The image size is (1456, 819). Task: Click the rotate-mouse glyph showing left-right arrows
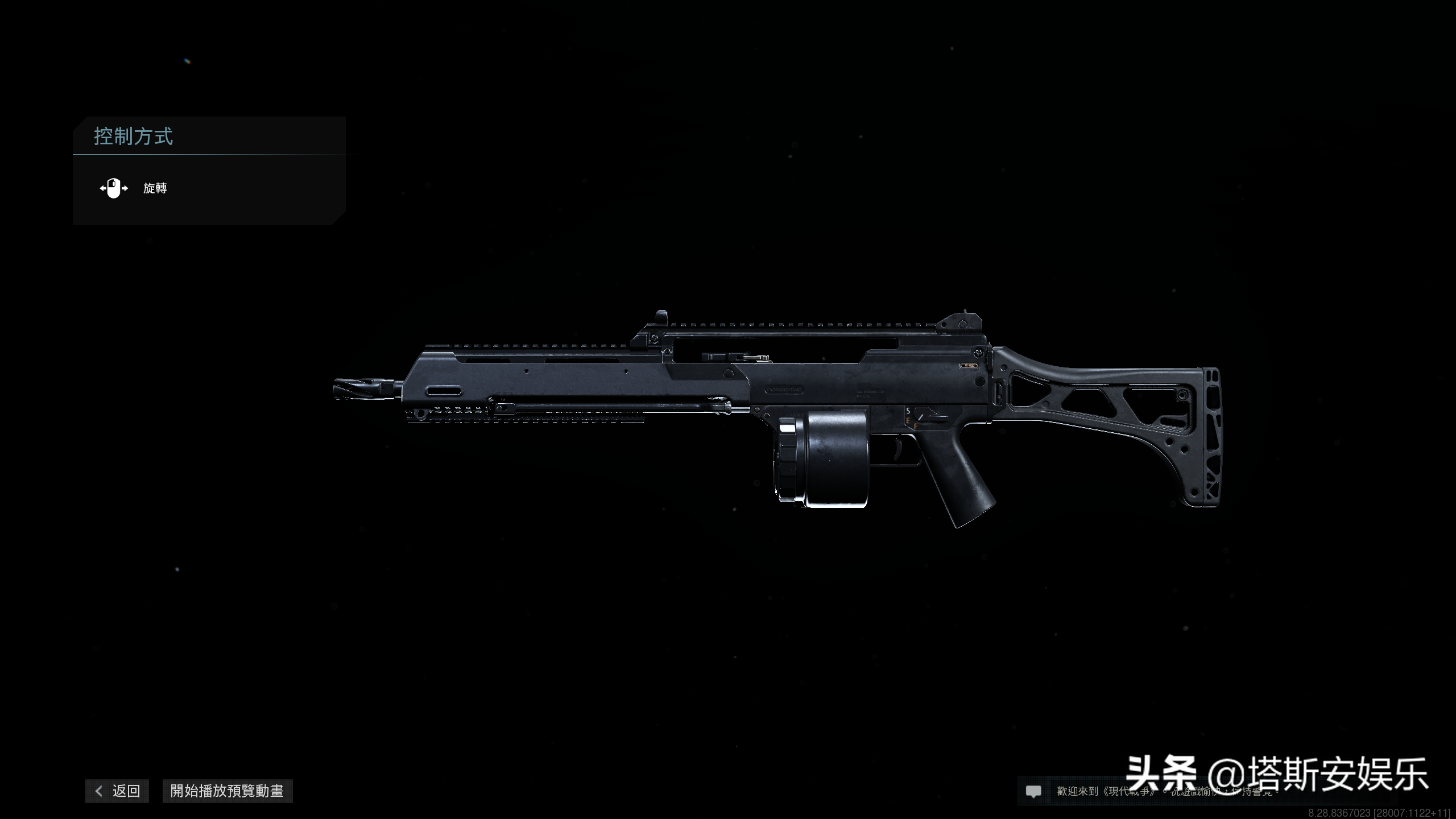tap(114, 189)
